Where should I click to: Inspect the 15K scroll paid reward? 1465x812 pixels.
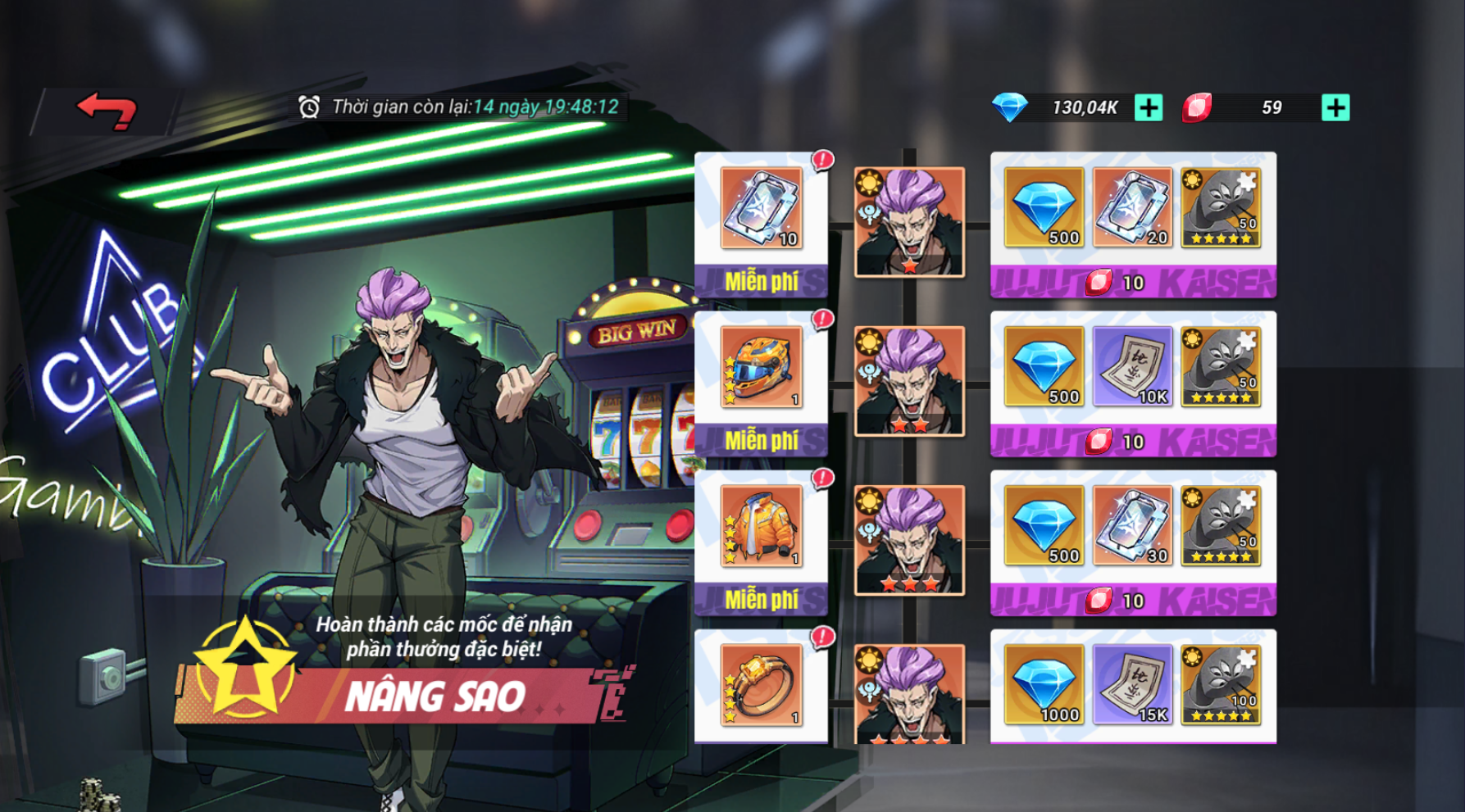pyautogui.click(x=1132, y=685)
